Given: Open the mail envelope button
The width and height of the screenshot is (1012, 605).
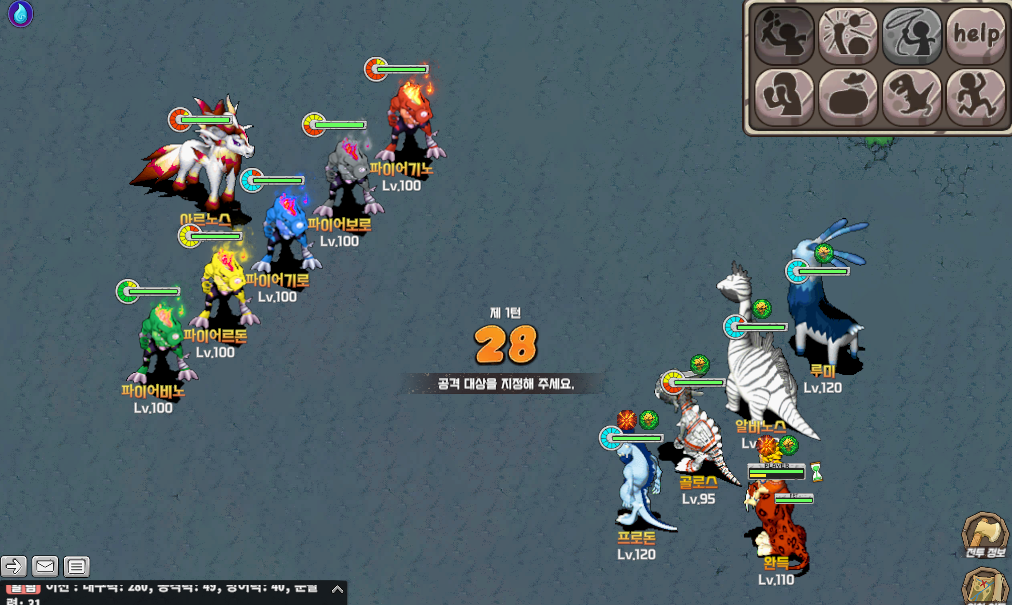Looking at the screenshot, I should (x=45, y=567).
